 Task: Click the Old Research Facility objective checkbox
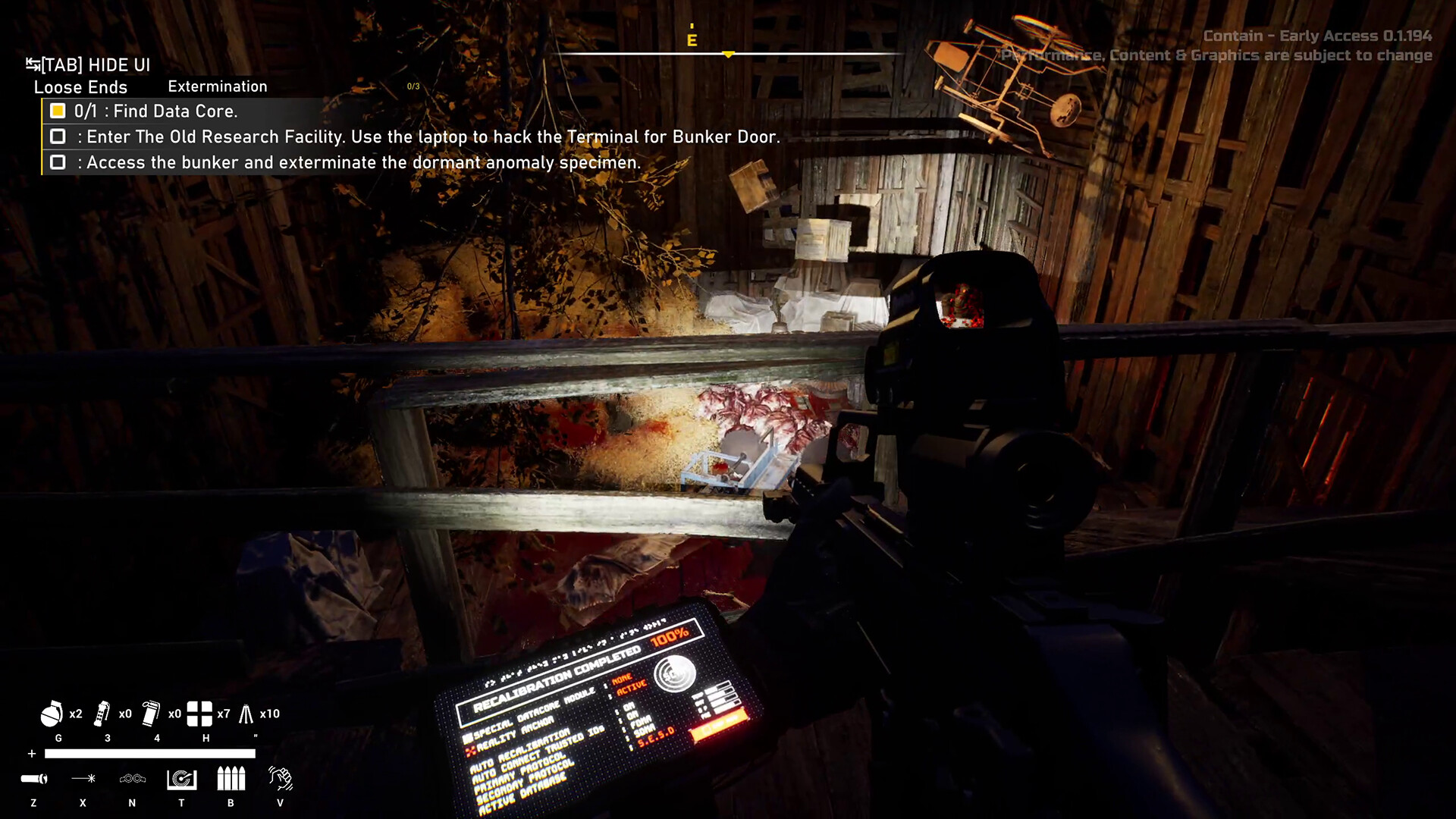[x=58, y=136]
